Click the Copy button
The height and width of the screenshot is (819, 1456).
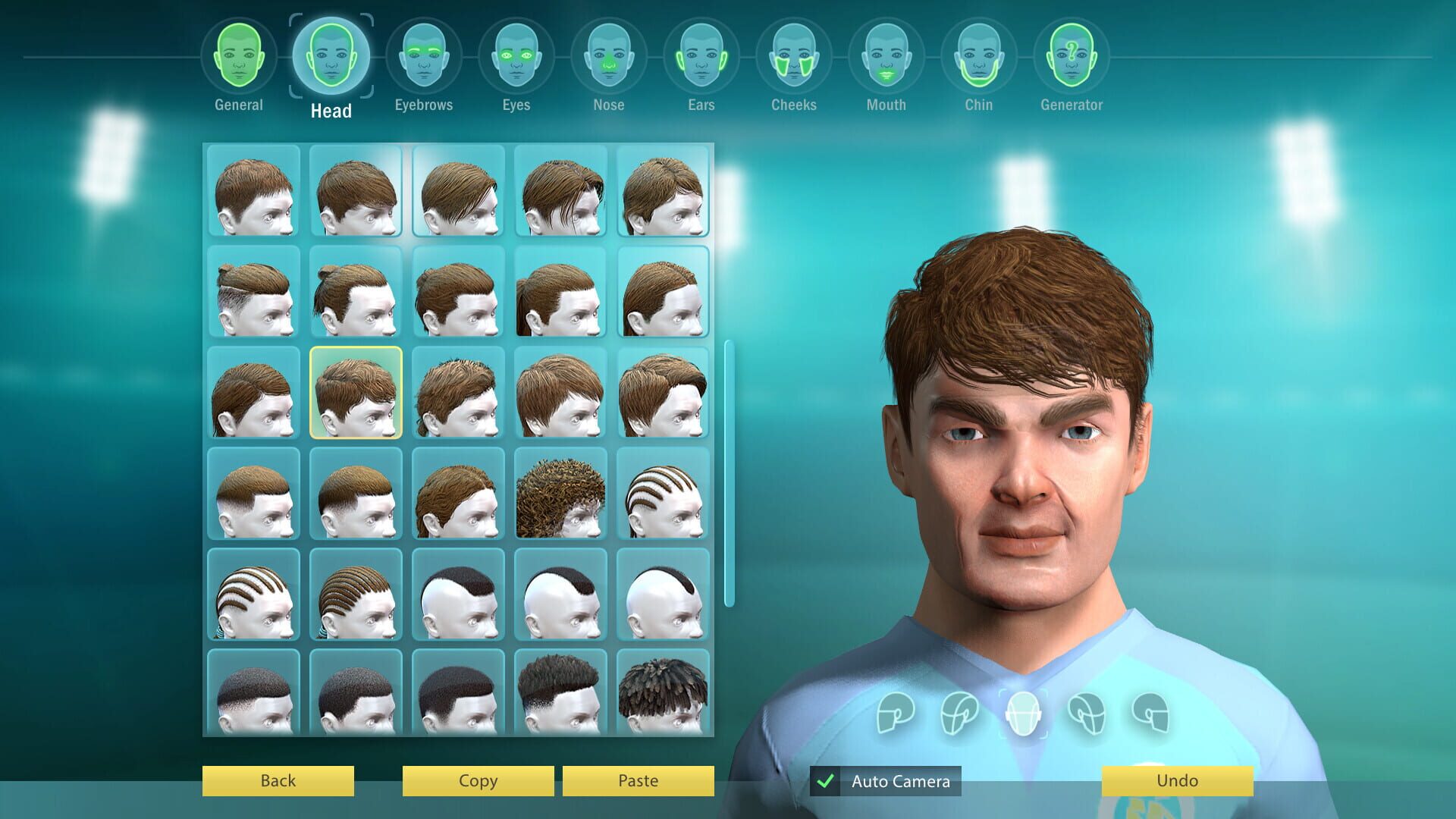pos(476,780)
